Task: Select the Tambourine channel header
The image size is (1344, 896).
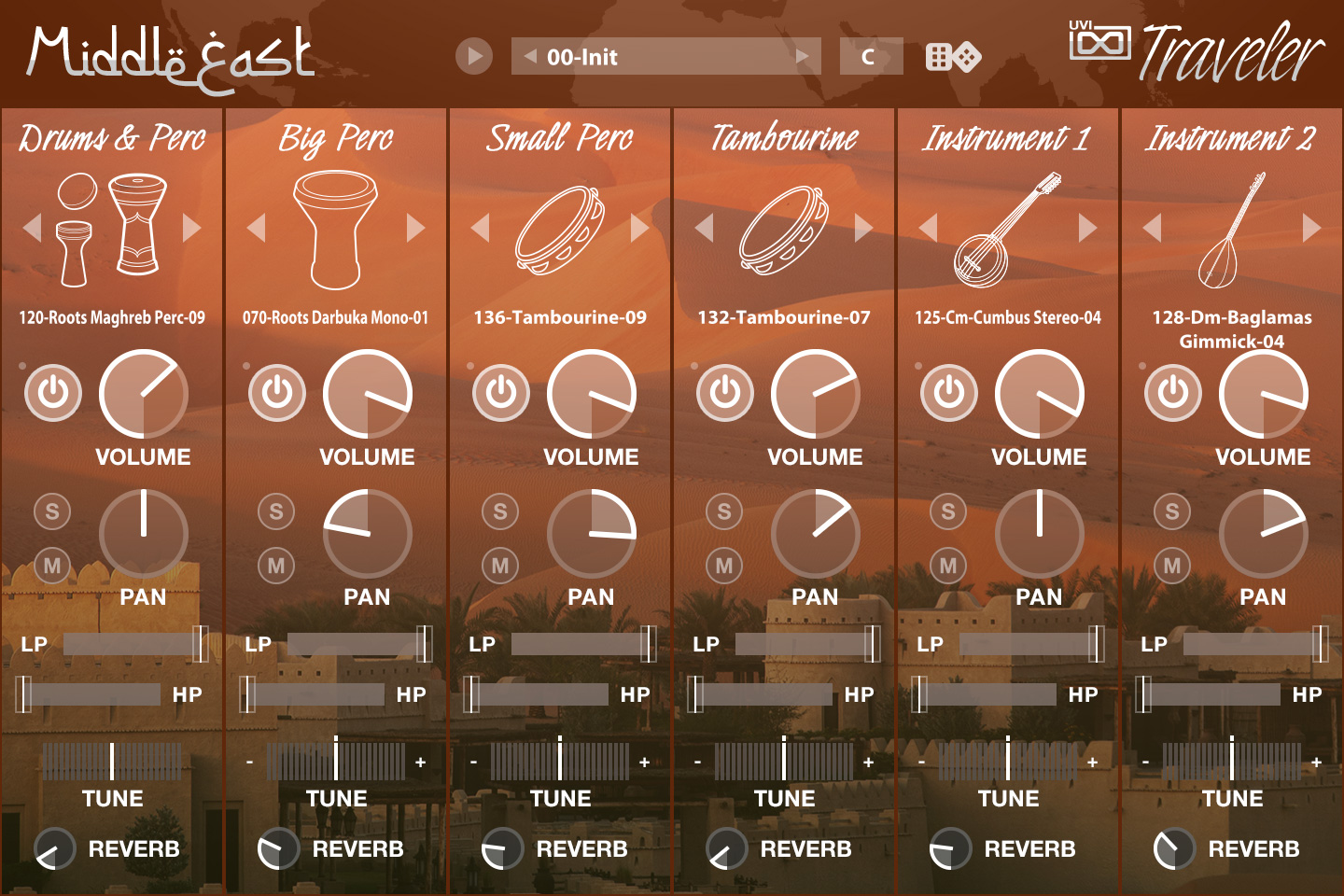Action: 785,138
